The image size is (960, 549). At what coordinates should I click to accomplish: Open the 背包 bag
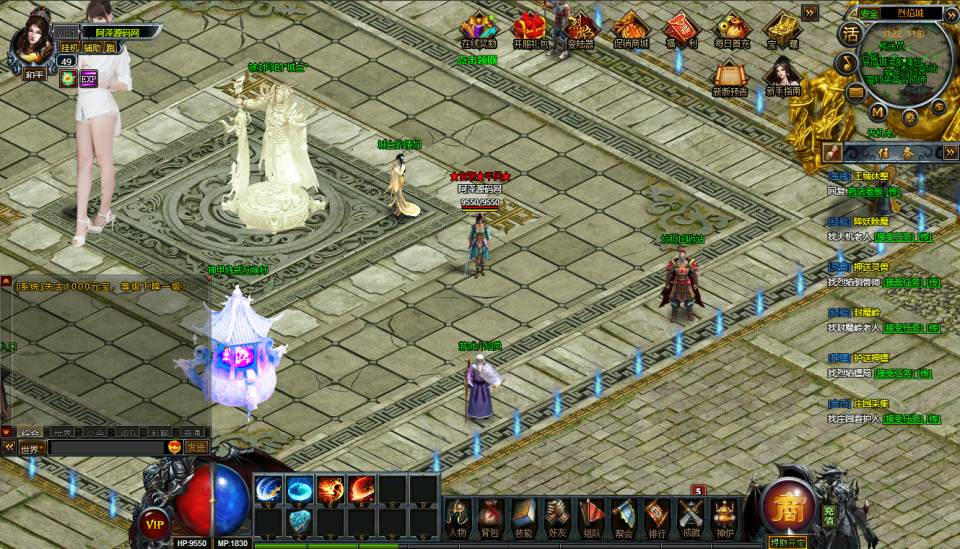tap(490, 517)
